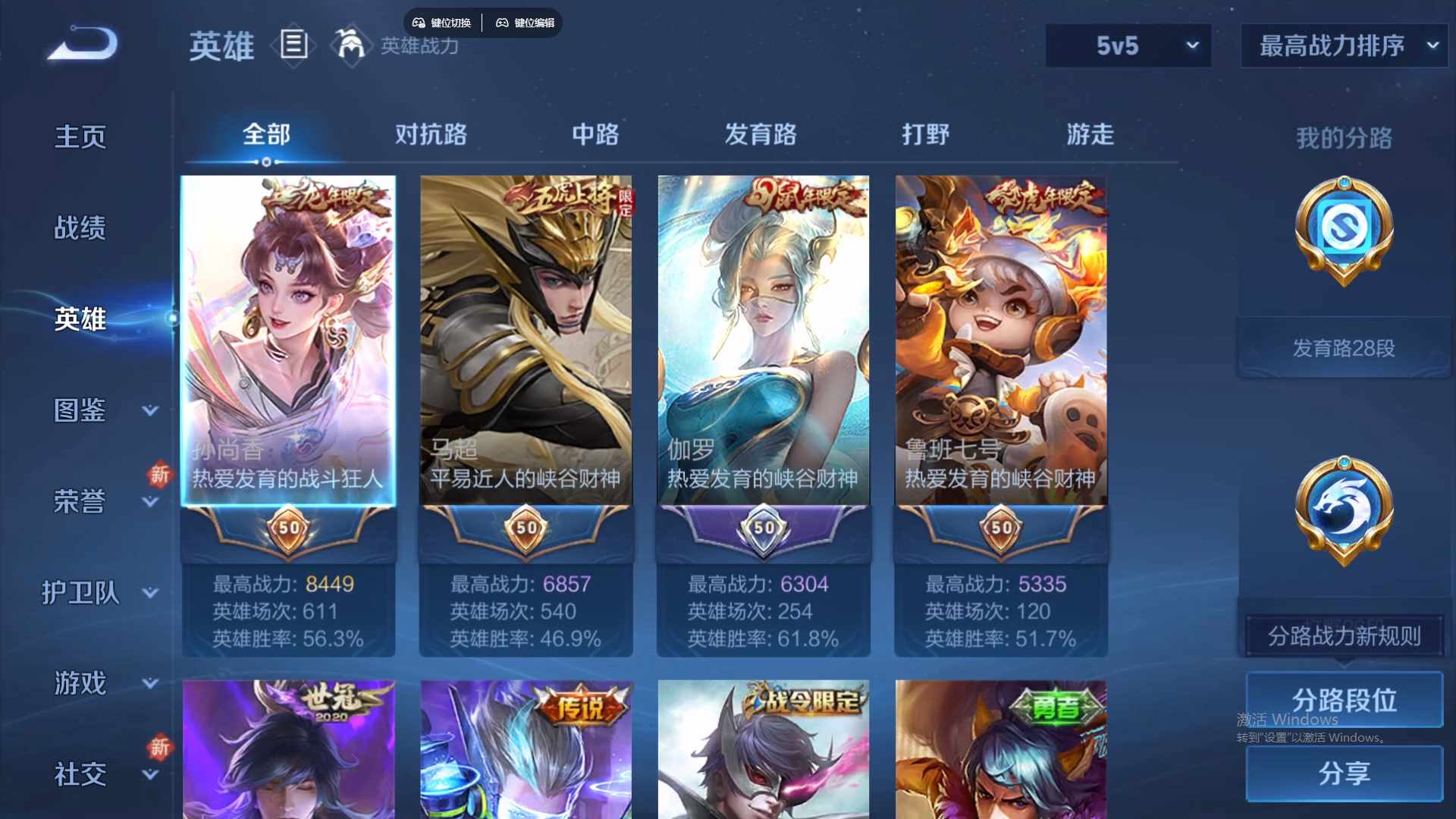Image resolution: width=1456 pixels, height=819 pixels.
Task: Open 主页 from the left sidebar
Action: pyautogui.click(x=81, y=136)
